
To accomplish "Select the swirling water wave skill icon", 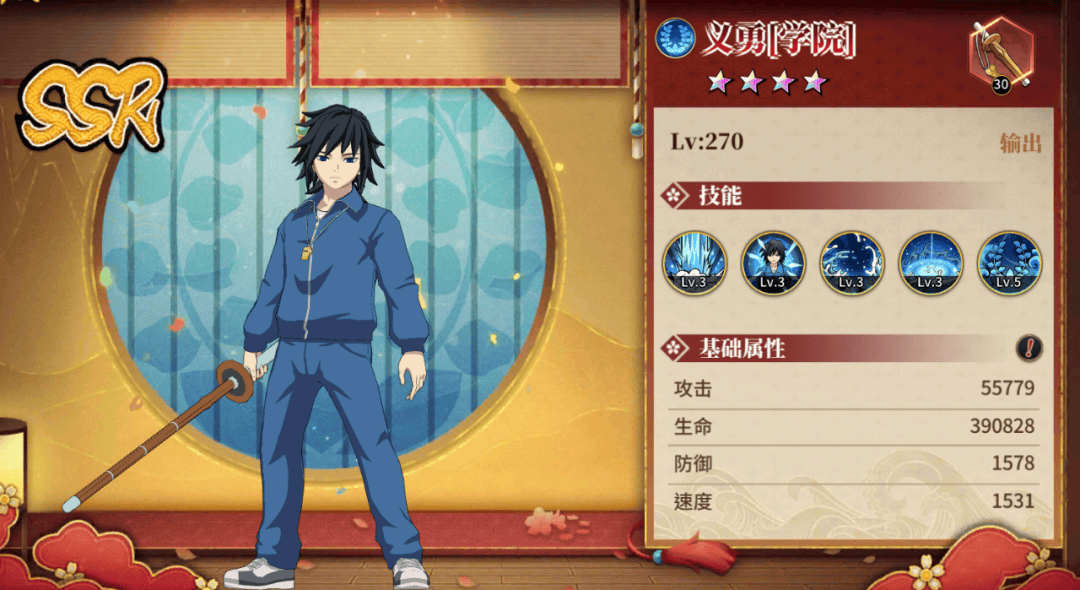I will pyautogui.click(x=852, y=263).
